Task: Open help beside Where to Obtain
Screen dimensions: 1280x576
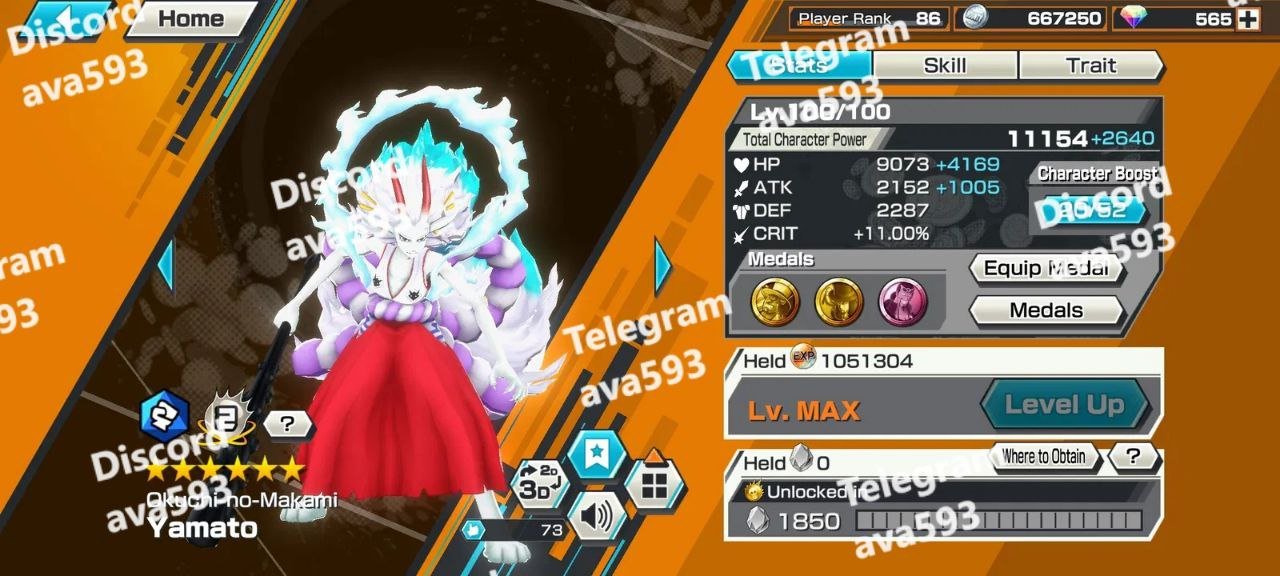Action: click(x=1133, y=457)
